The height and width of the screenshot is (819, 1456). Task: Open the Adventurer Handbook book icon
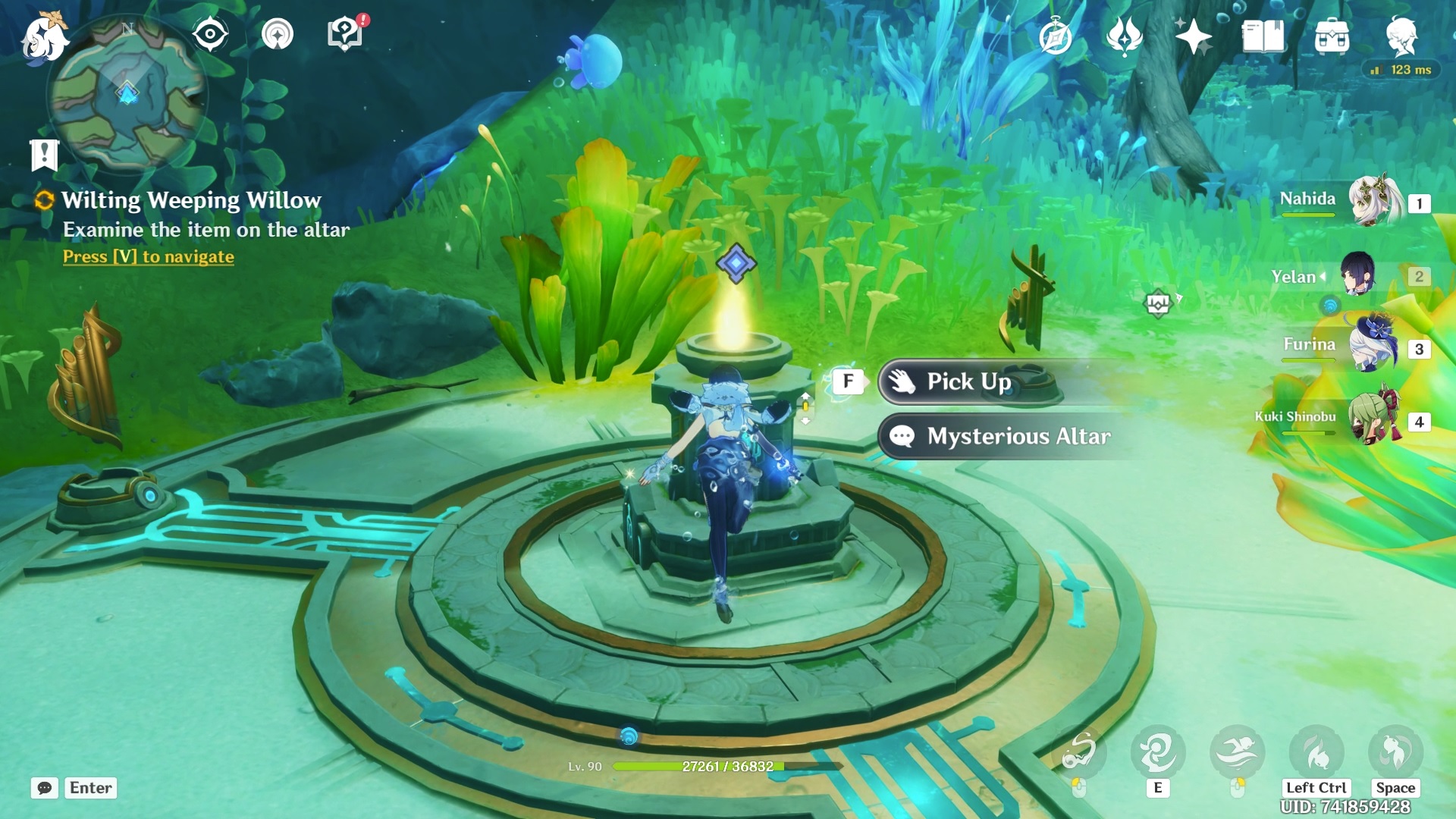(x=1263, y=36)
